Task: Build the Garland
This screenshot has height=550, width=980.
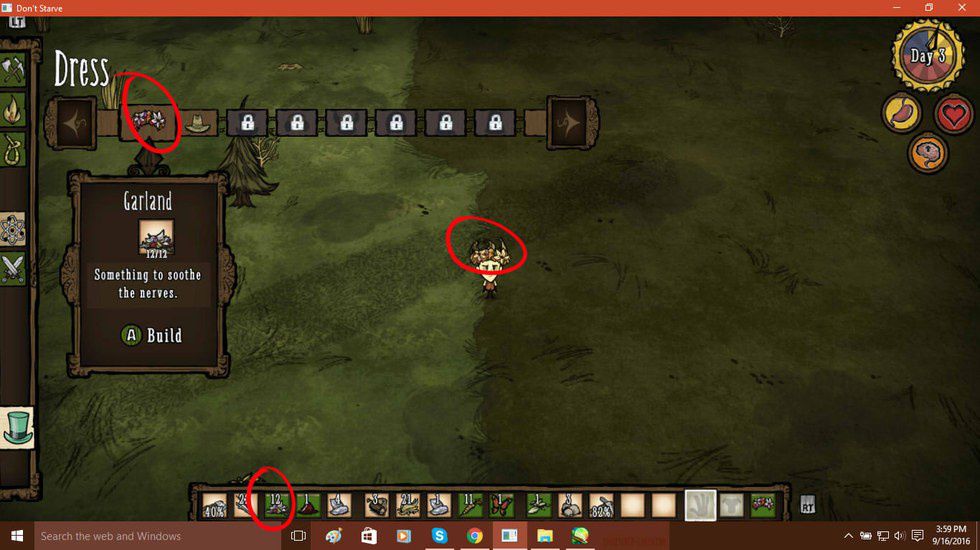Action: (x=152, y=335)
